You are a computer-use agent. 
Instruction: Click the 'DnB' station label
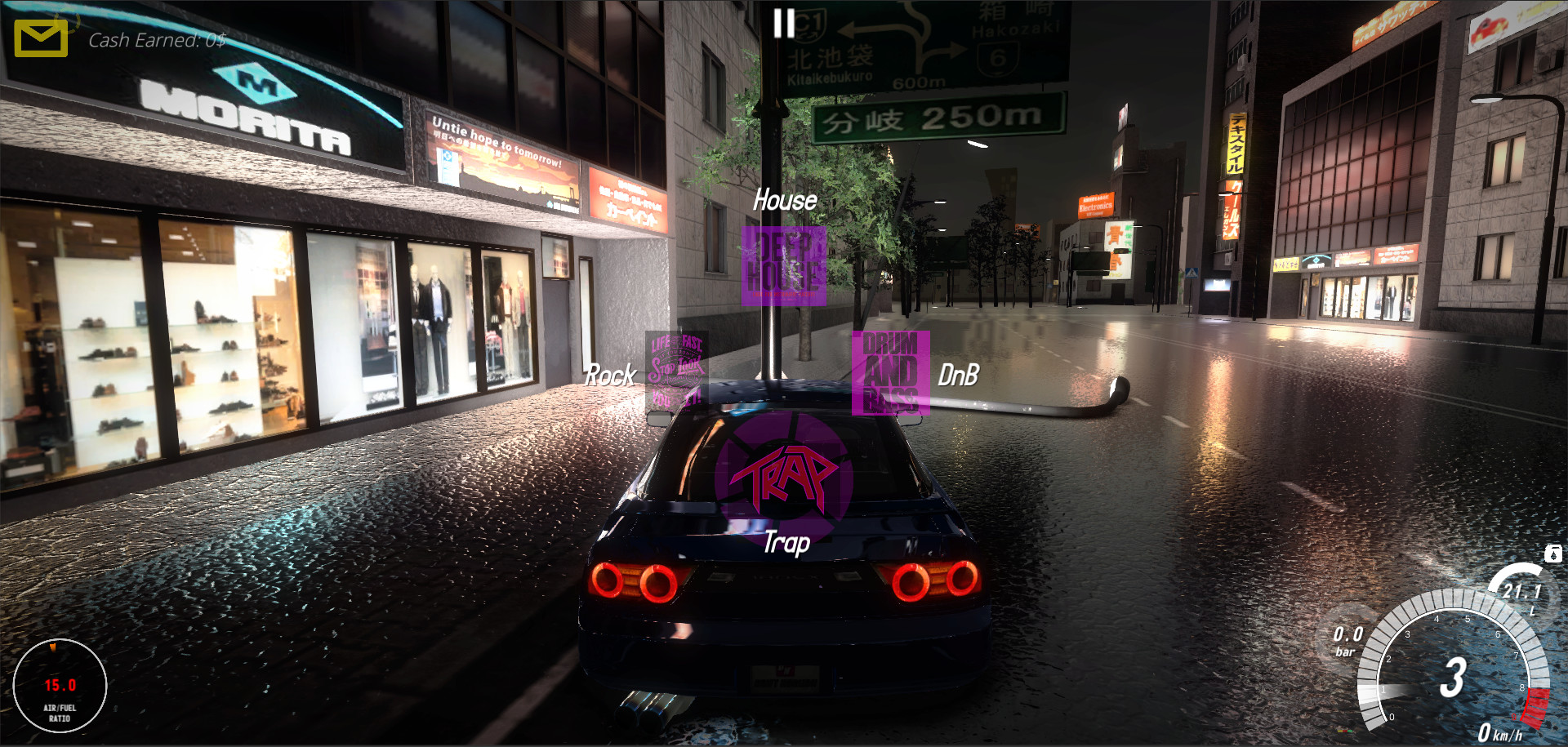[957, 375]
